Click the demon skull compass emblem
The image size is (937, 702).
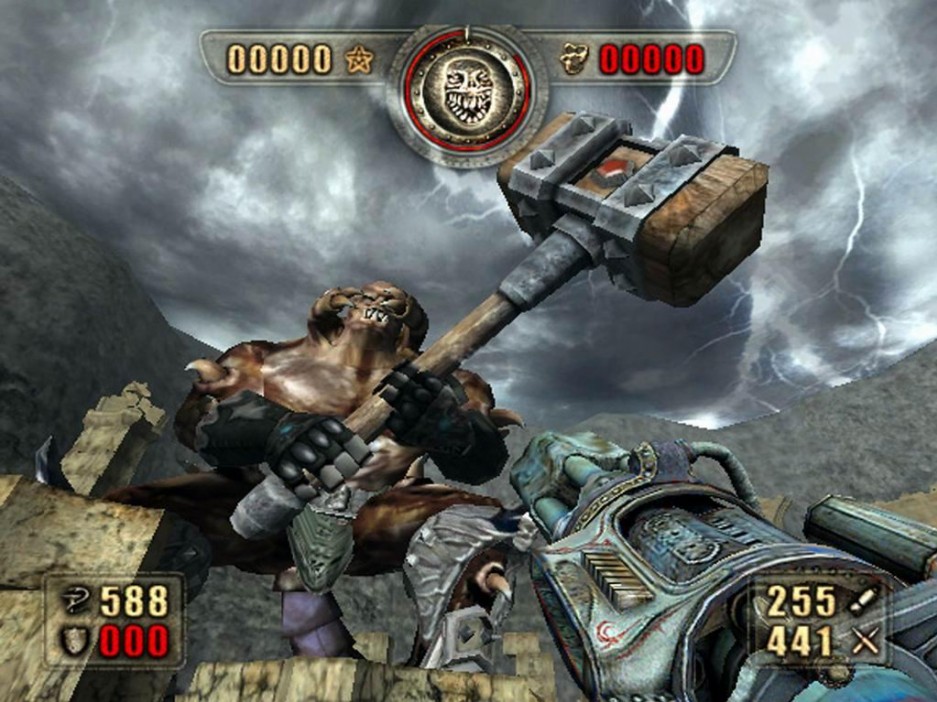pos(467,95)
